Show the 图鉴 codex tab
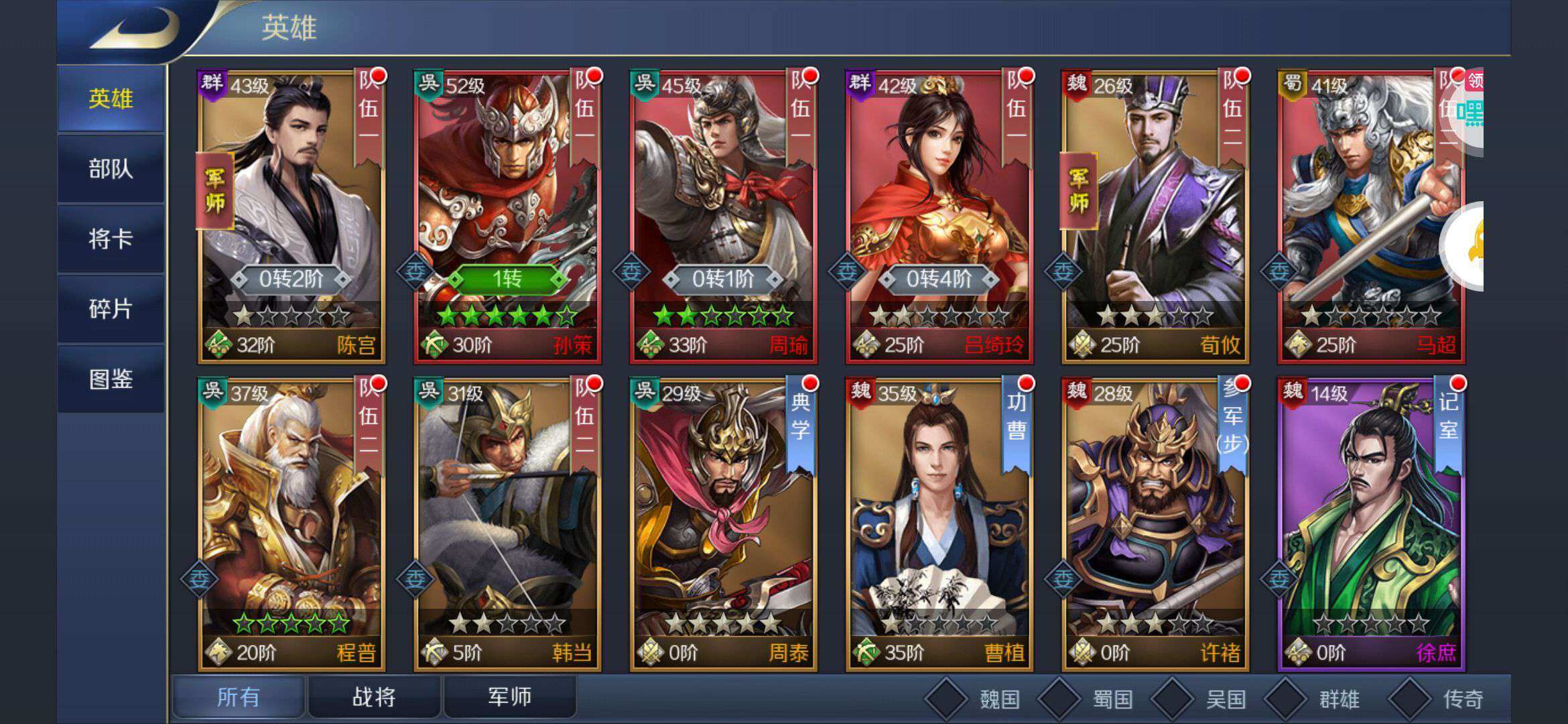Screen dimensions: 1568x724 tap(111, 379)
